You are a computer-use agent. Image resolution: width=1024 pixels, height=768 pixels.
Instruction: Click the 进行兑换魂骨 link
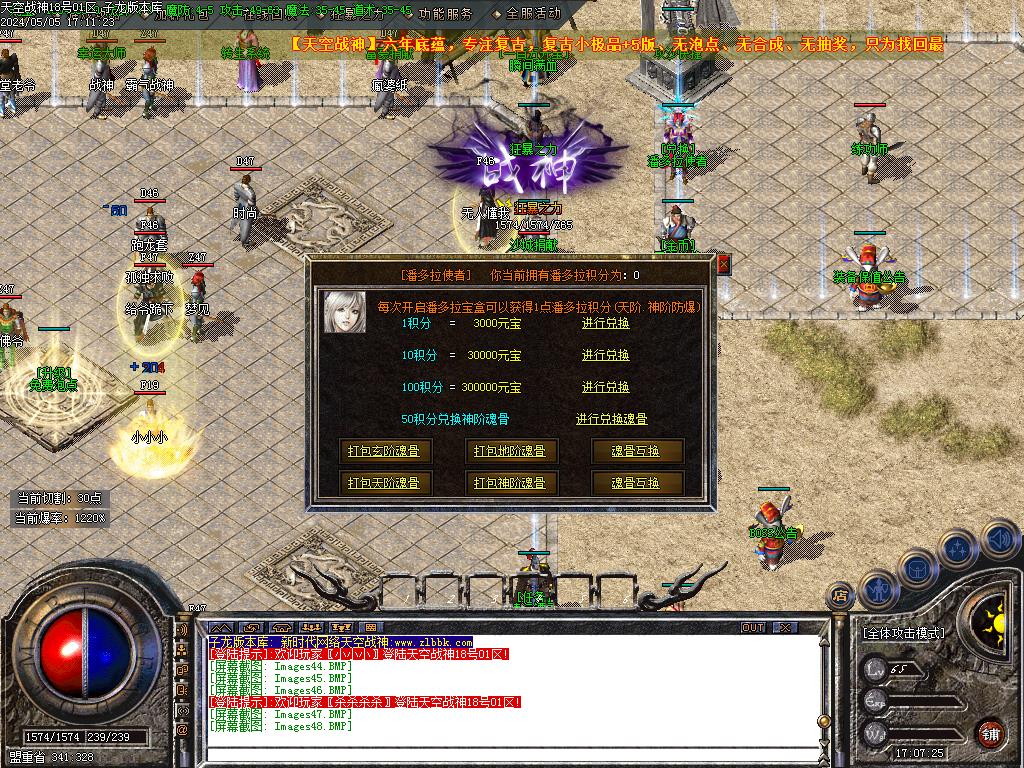(x=611, y=419)
